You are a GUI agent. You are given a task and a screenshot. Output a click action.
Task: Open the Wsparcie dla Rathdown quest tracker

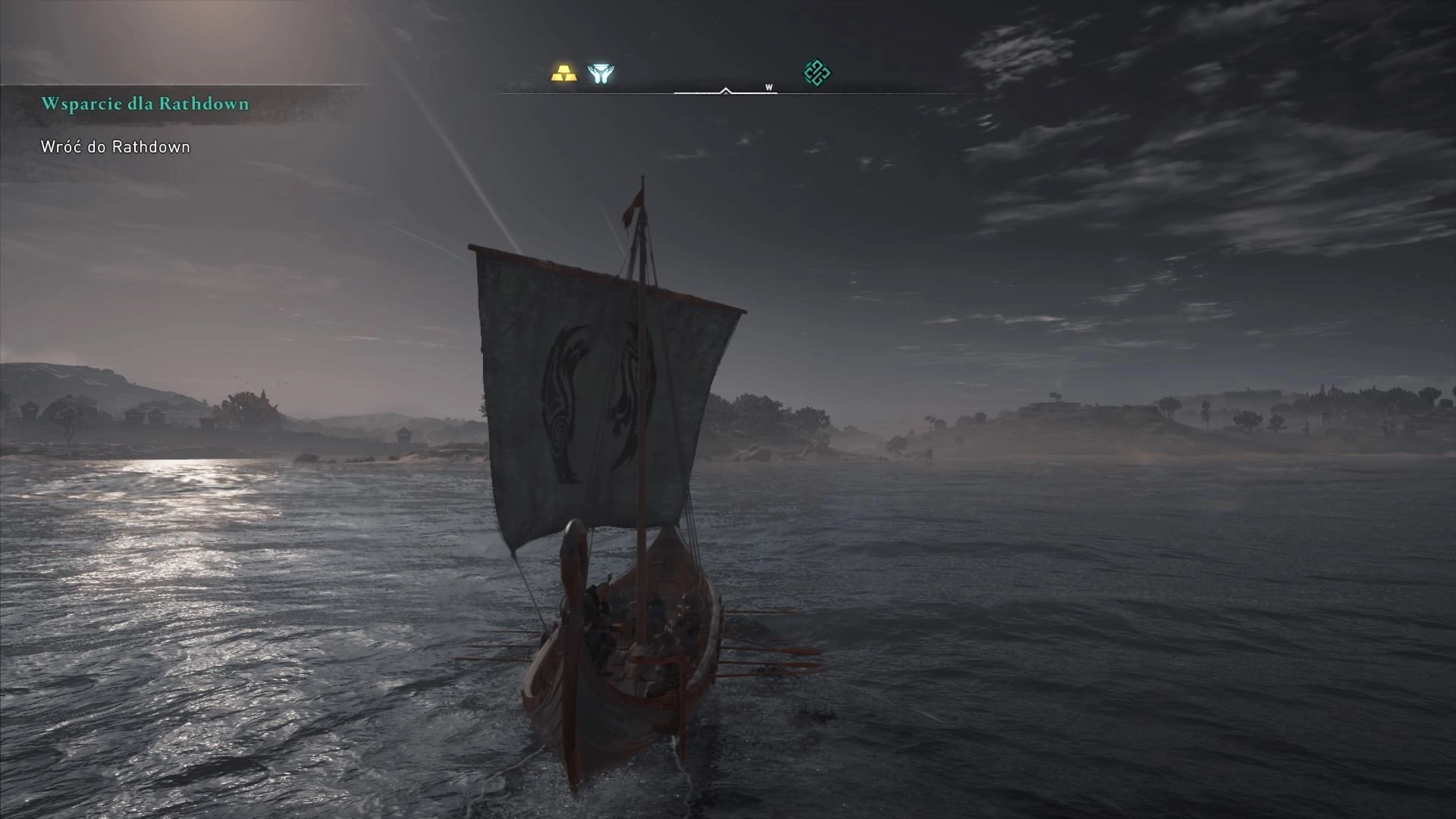pyautogui.click(x=145, y=104)
